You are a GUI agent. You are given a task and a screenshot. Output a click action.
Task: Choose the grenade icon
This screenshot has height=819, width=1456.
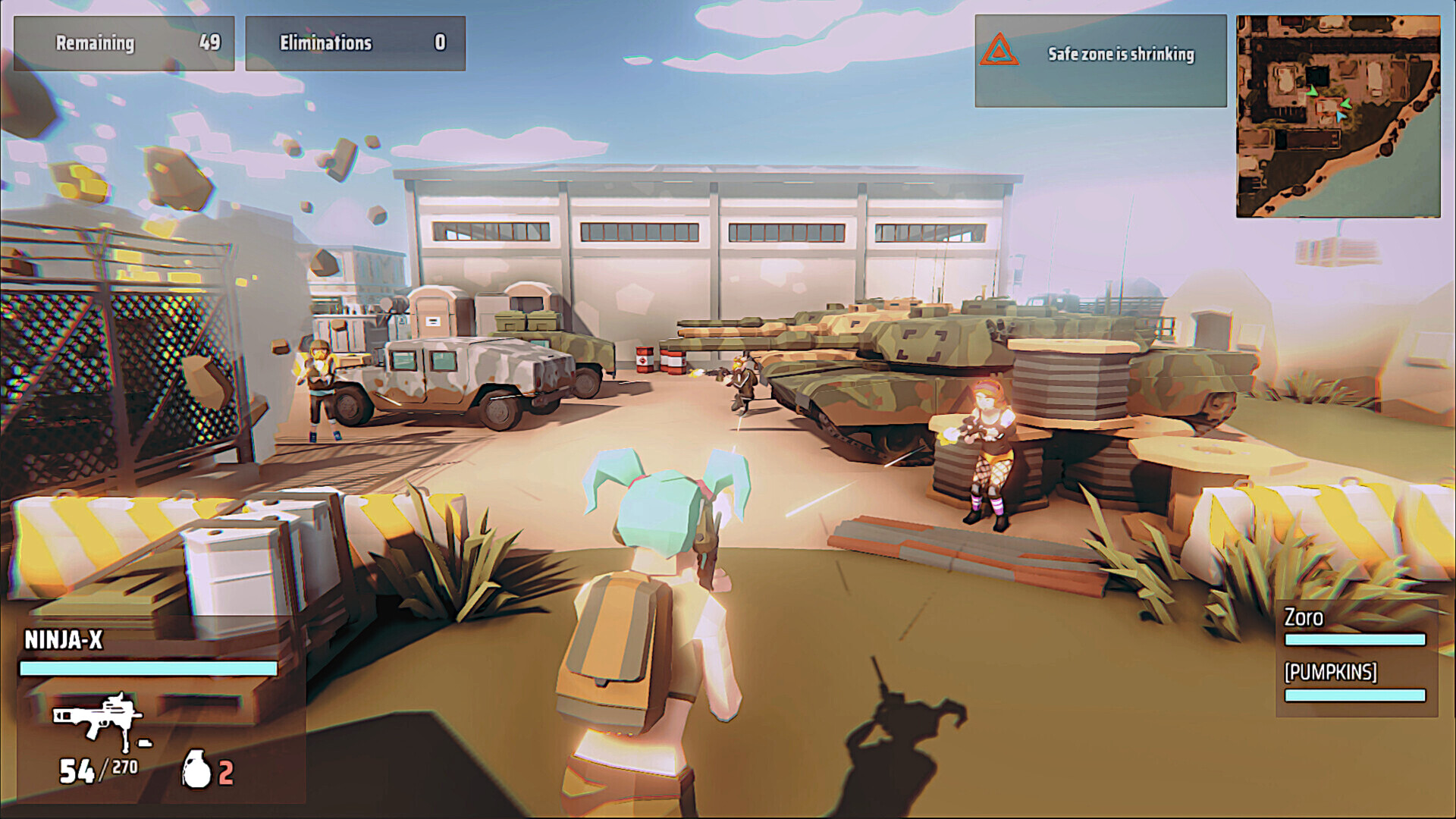(196, 769)
